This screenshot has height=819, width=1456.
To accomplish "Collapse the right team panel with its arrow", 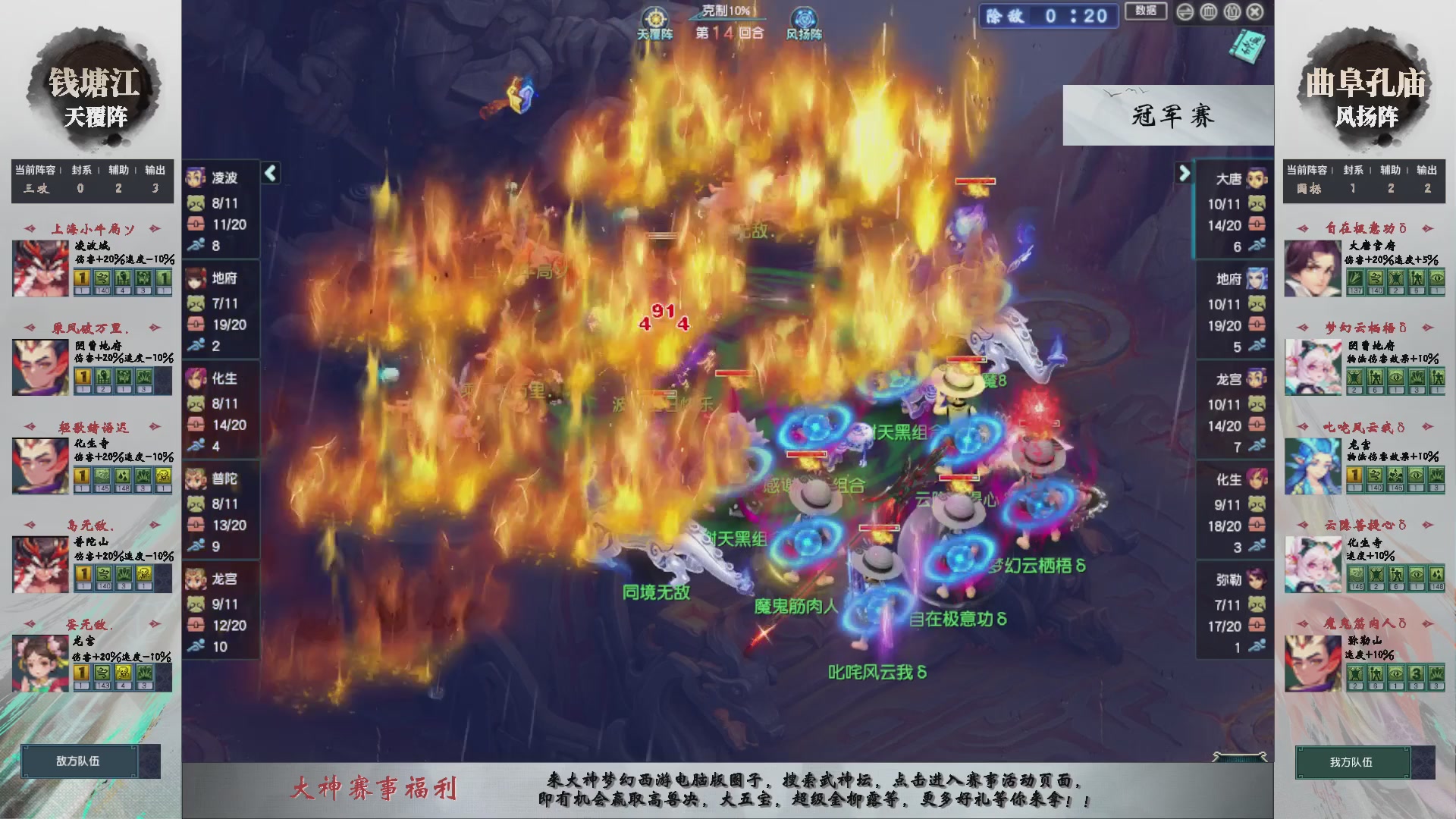I will (x=1185, y=173).
